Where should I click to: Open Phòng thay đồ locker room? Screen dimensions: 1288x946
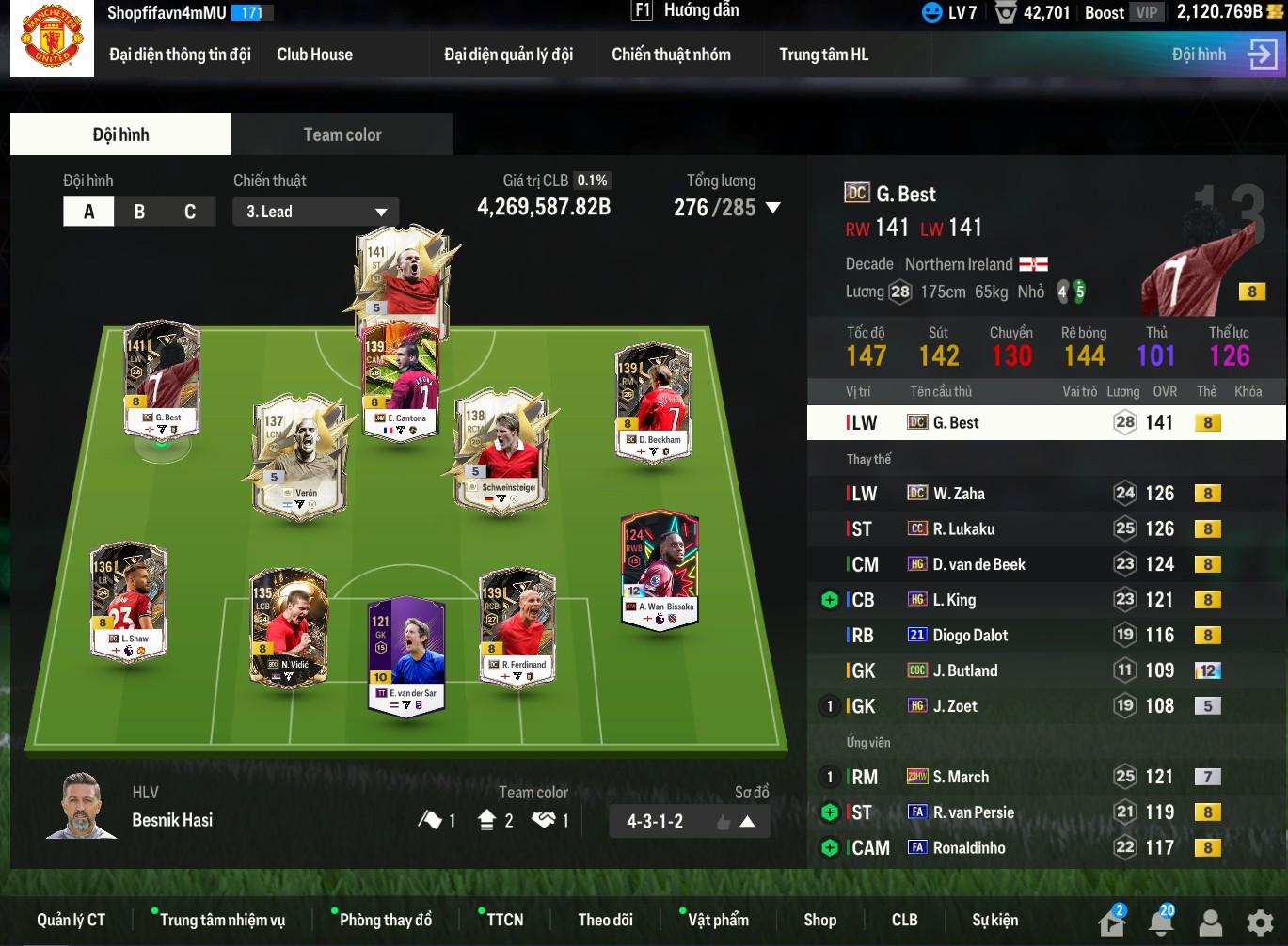coord(385,920)
